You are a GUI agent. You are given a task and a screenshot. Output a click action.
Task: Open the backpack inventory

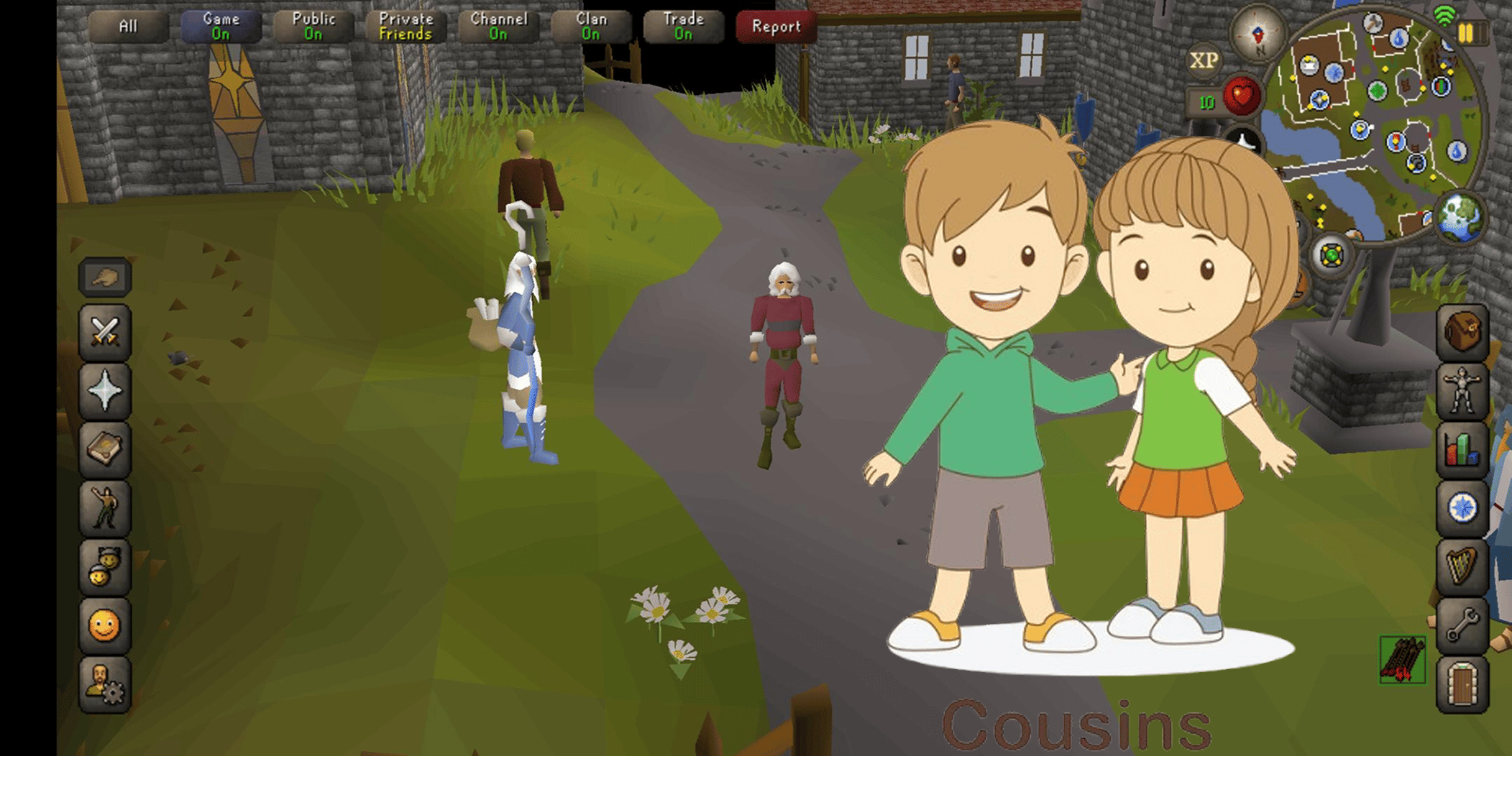point(1462,331)
